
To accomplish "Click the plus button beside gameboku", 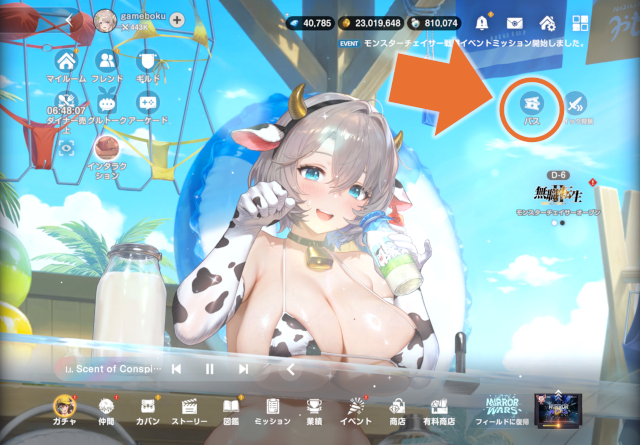I will click(177, 19).
